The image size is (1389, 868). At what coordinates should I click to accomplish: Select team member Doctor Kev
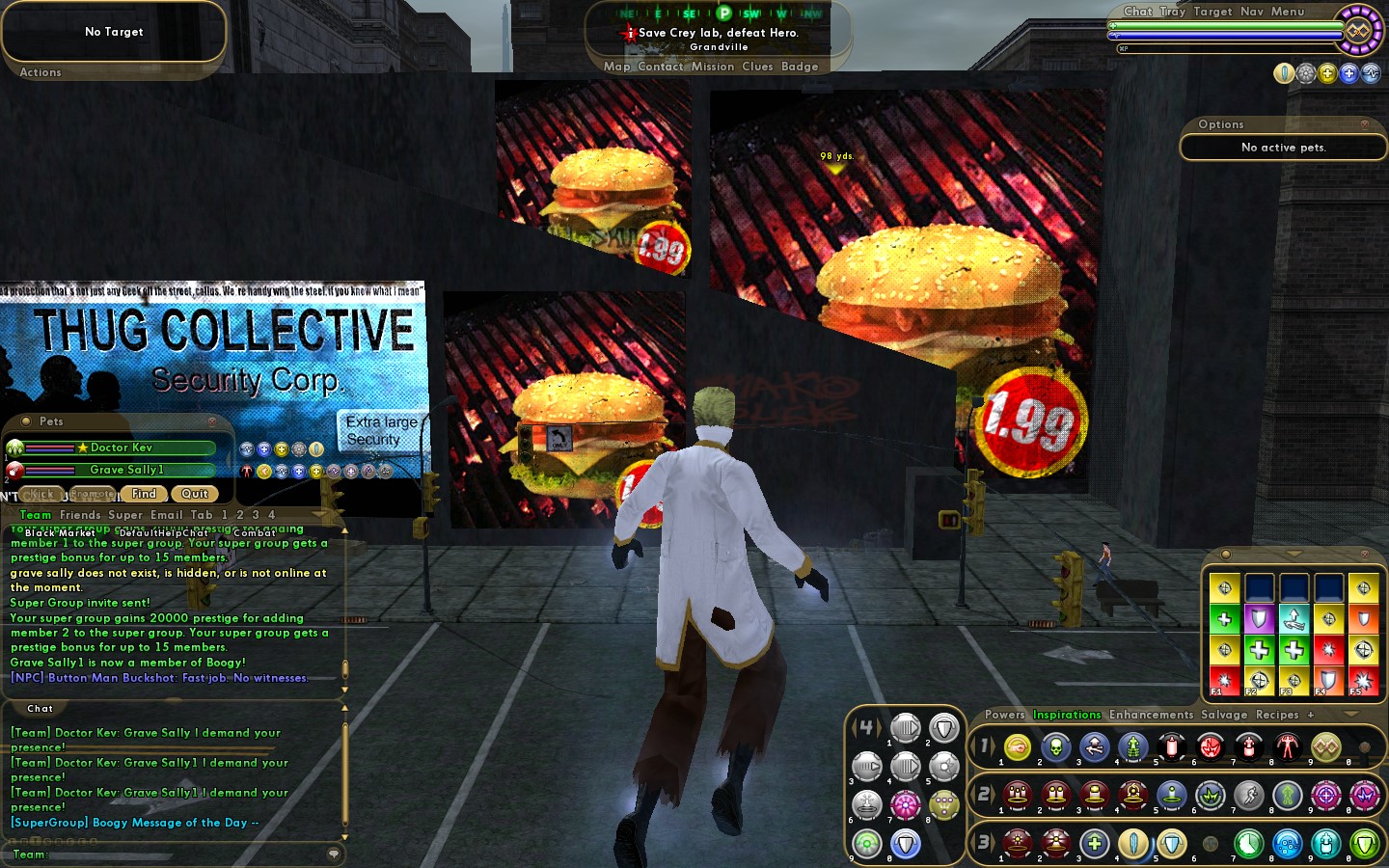(x=121, y=448)
